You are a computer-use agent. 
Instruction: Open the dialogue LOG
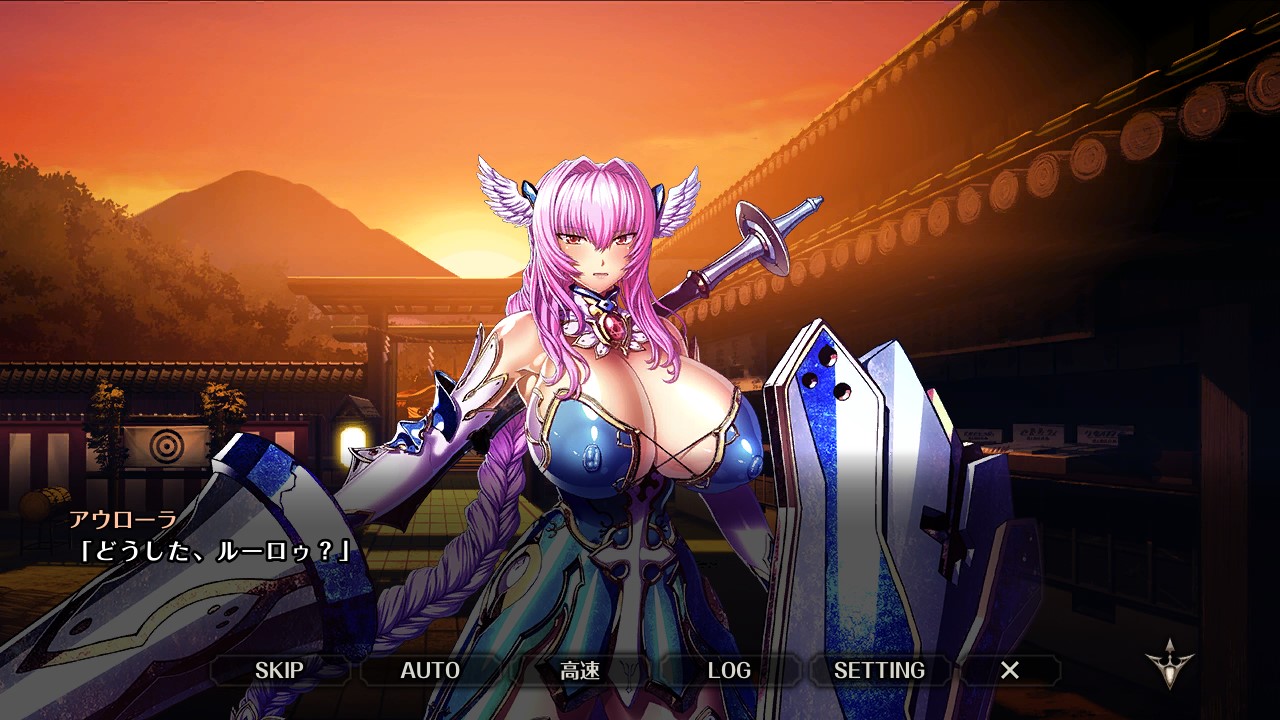pyautogui.click(x=729, y=670)
